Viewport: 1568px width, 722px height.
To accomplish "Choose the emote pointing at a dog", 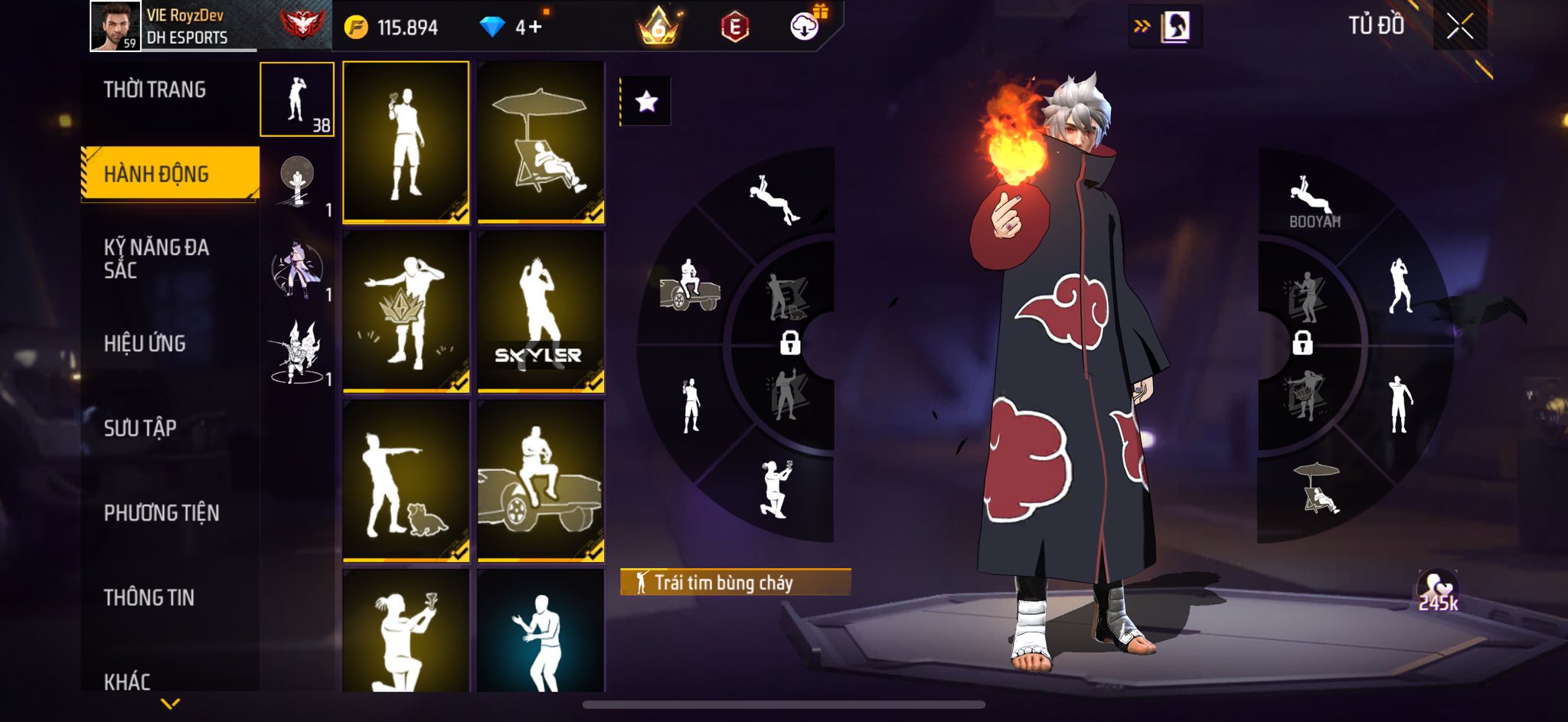I will [x=406, y=481].
